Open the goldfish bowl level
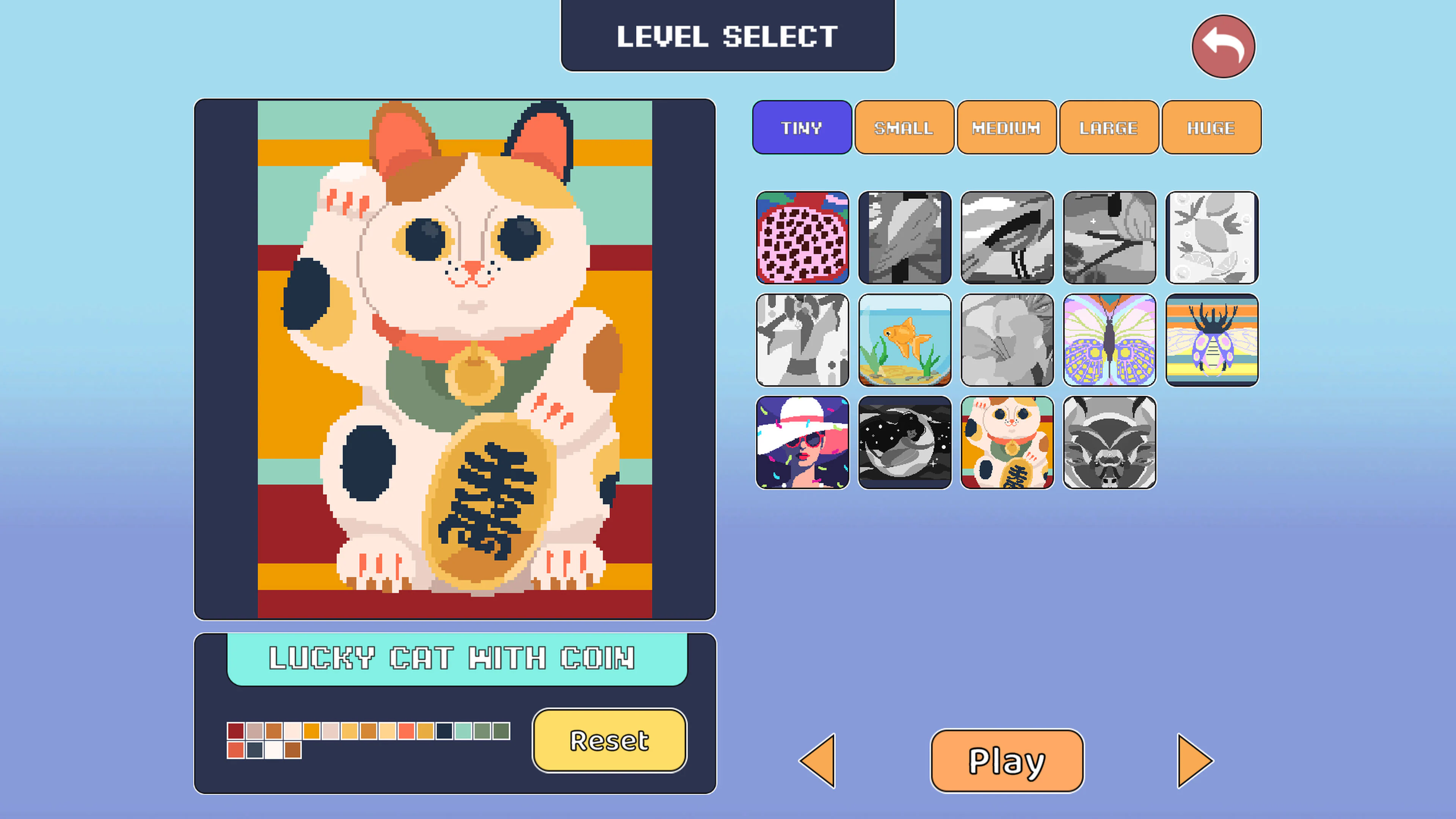 coord(904,340)
